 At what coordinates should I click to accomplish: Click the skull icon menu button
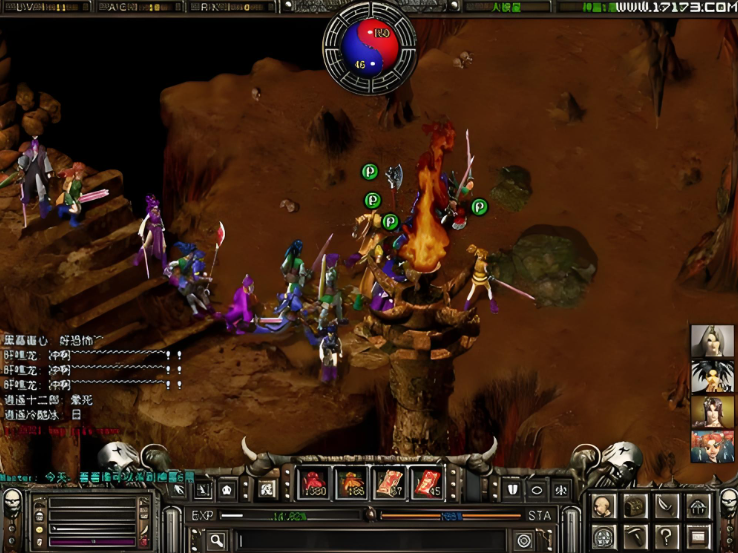click(604, 507)
